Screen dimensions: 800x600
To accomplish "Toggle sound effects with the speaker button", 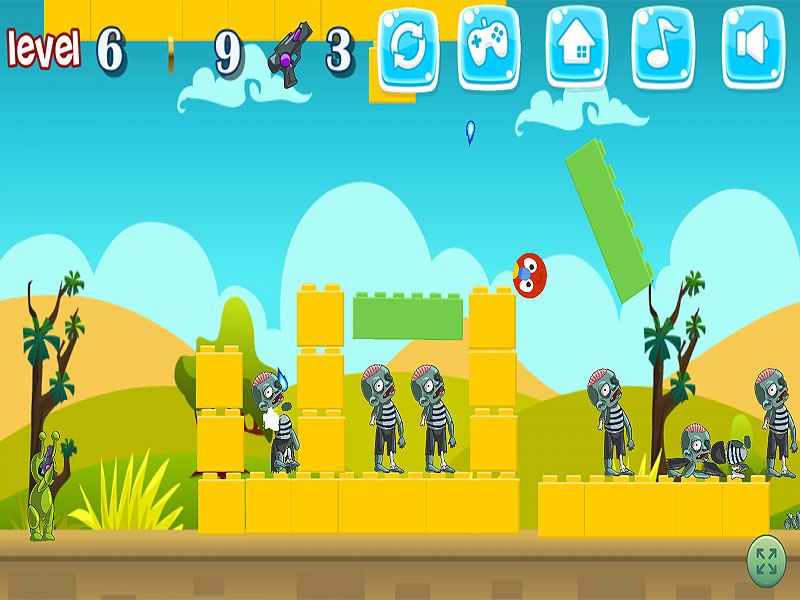I will tap(753, 45).
